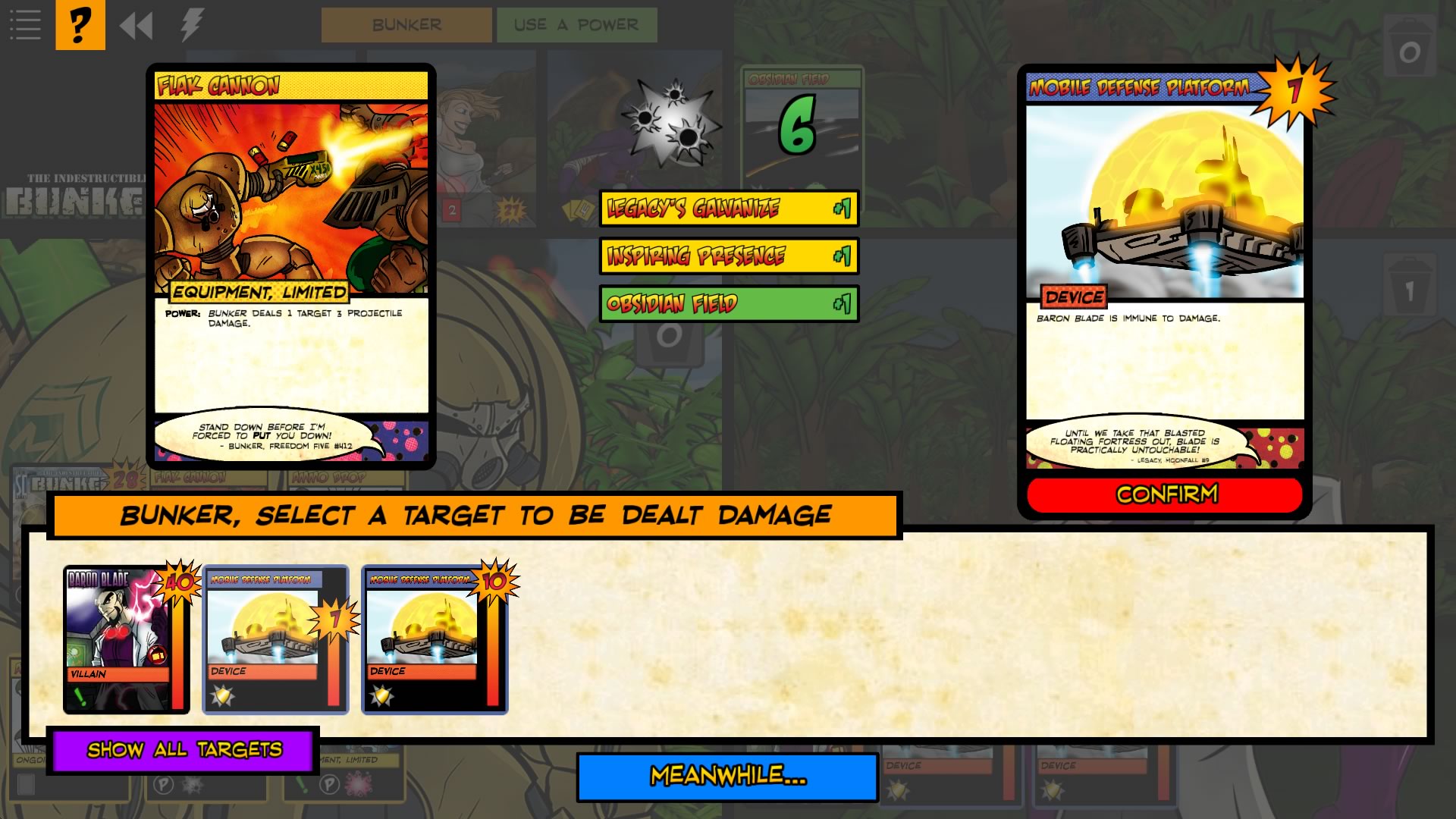Expand the Meanwhile section

726,777
